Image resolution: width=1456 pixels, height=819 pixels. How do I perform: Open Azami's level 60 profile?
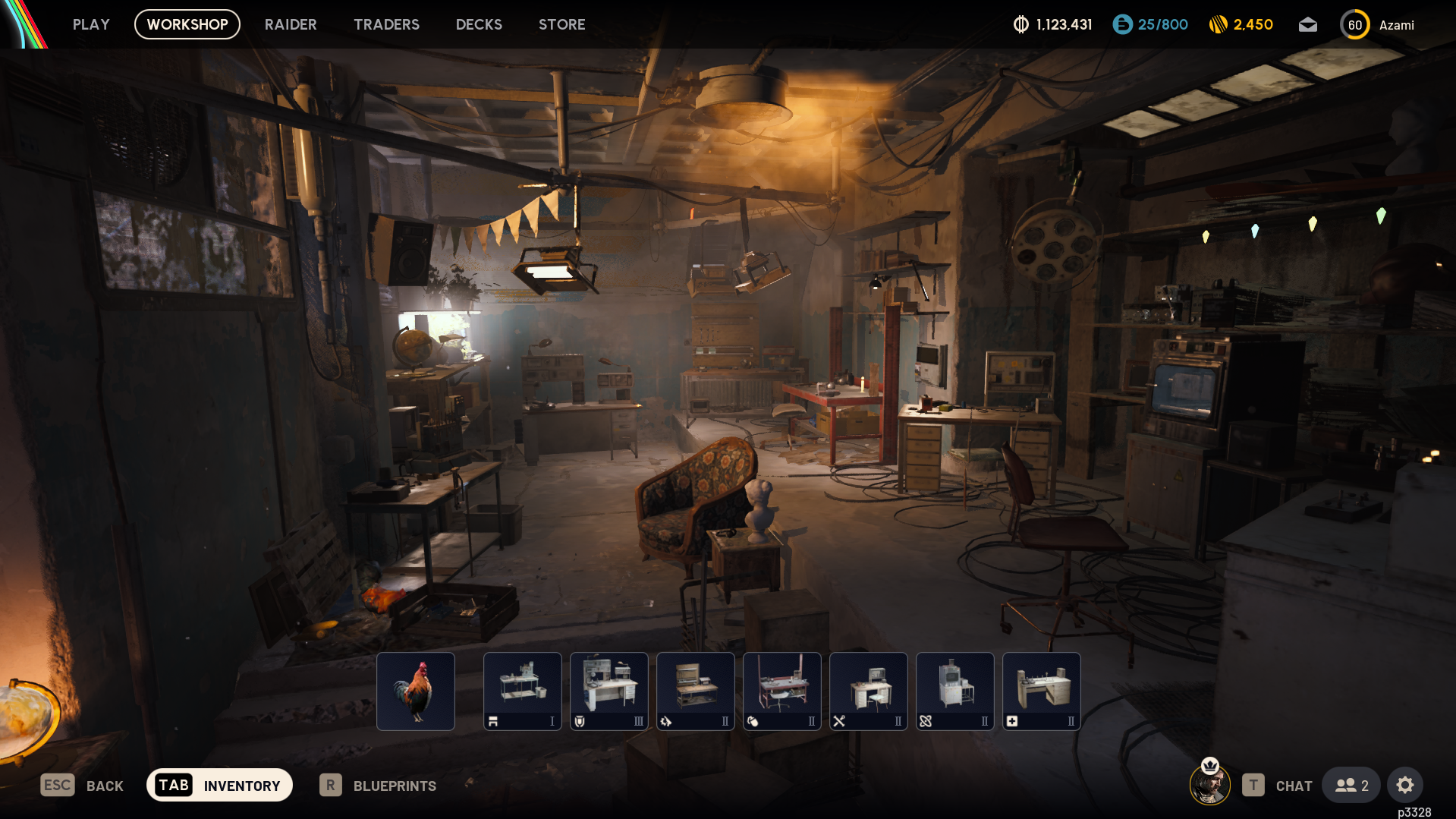[x=1376, y=25]
